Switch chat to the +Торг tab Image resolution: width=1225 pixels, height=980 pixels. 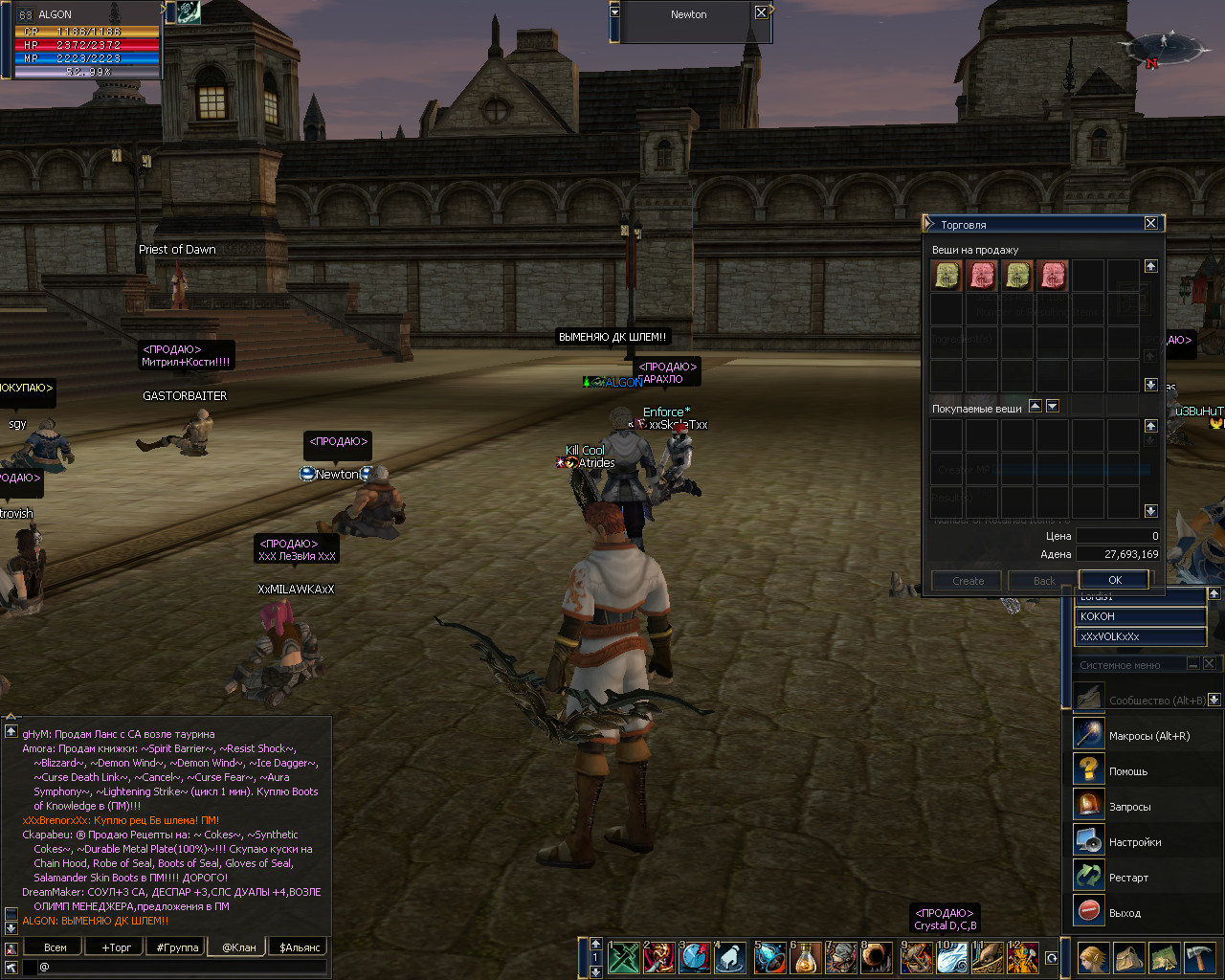tap(117, 947)
